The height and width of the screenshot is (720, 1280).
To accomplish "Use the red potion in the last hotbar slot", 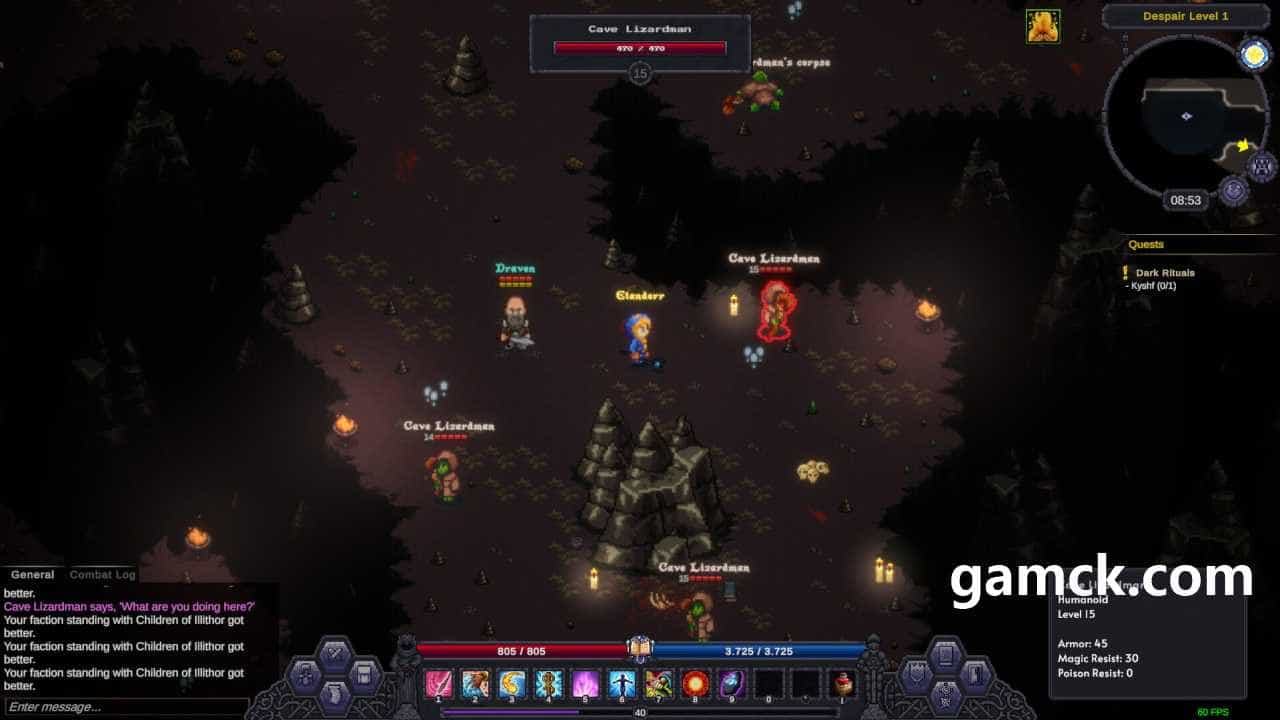I will [843, 684].
